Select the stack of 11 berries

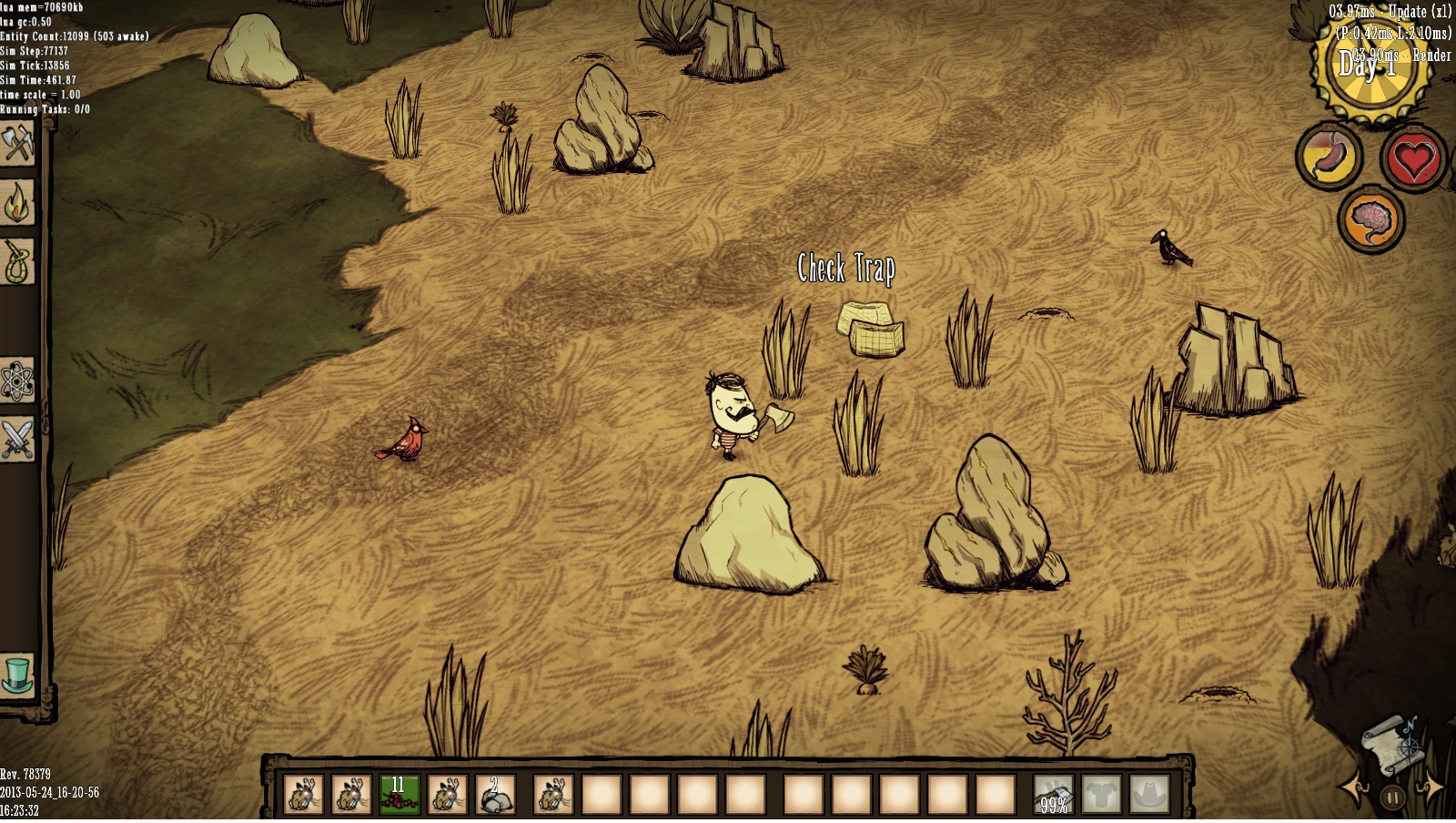(399, 794)
